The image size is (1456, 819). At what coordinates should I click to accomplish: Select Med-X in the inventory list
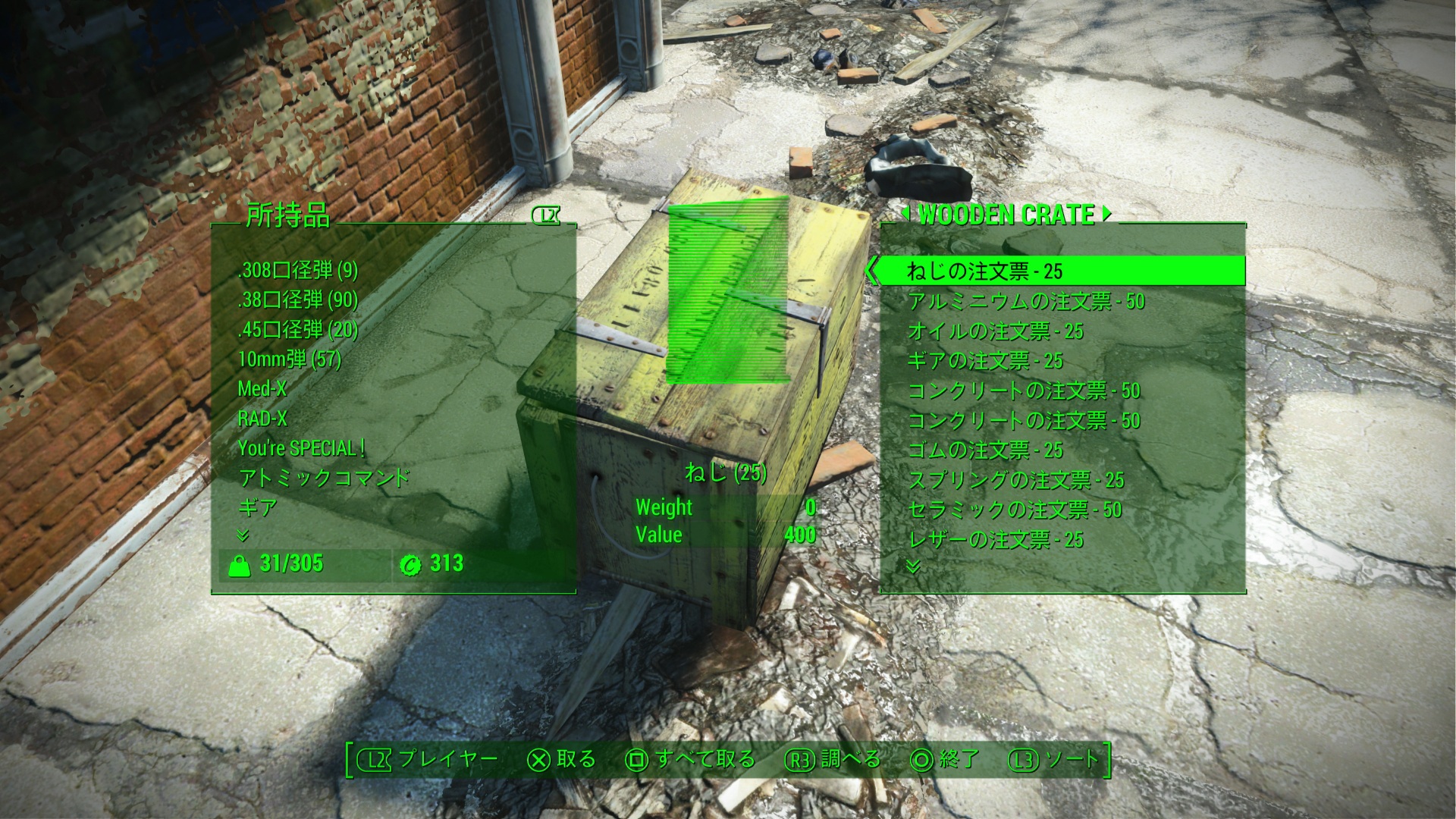pos(262,388)
